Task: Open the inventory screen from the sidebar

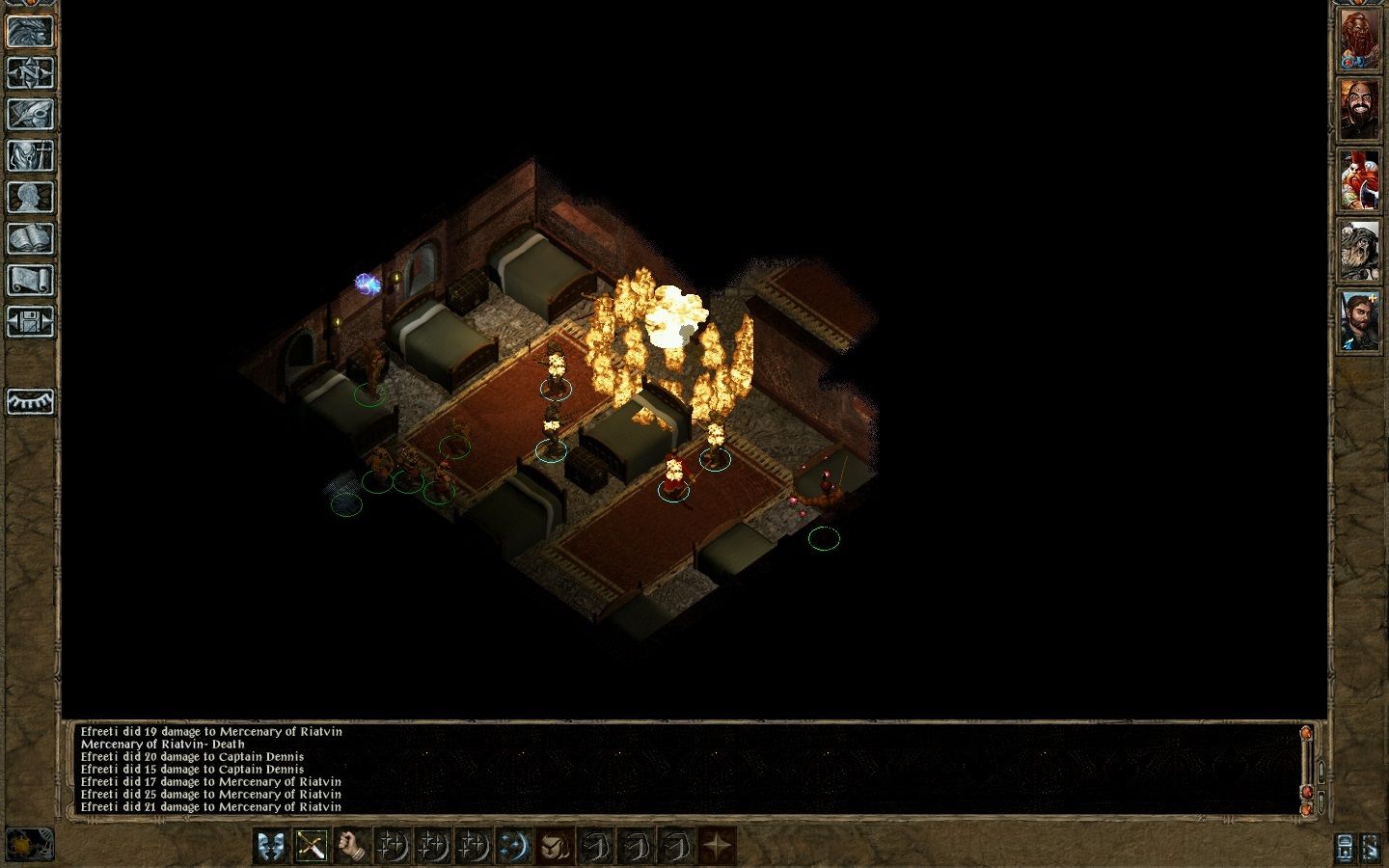Action: 30,155
